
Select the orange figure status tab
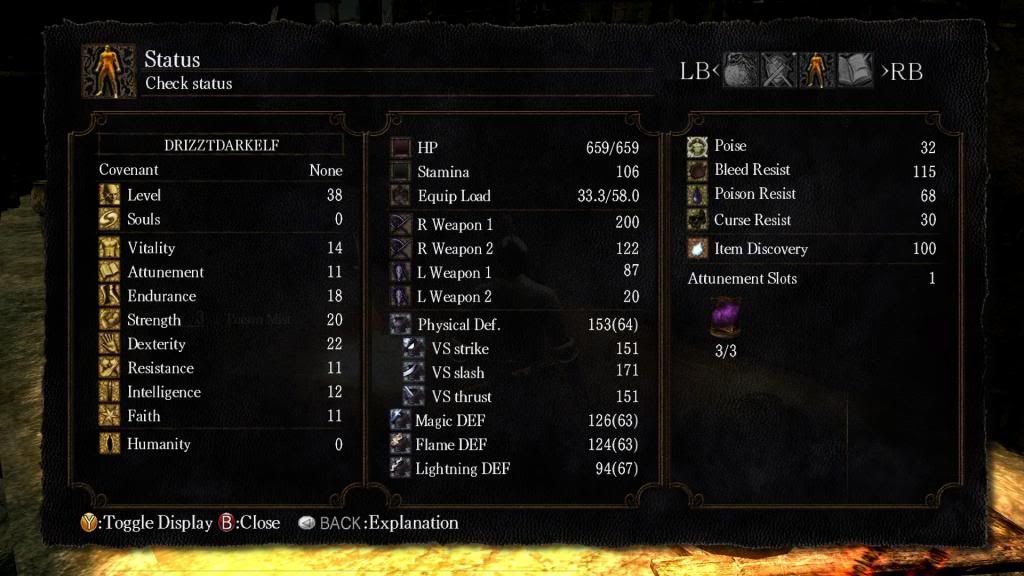click(817, 71)
